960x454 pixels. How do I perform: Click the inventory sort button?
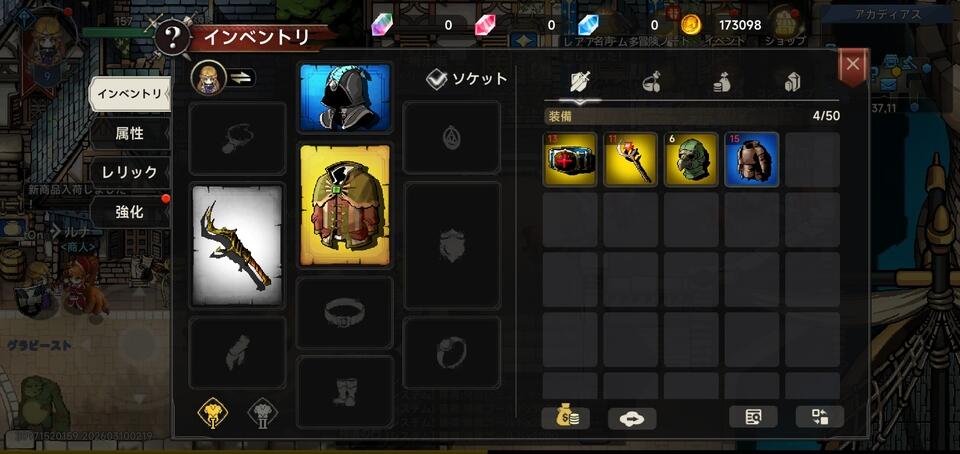click(820, 418)
